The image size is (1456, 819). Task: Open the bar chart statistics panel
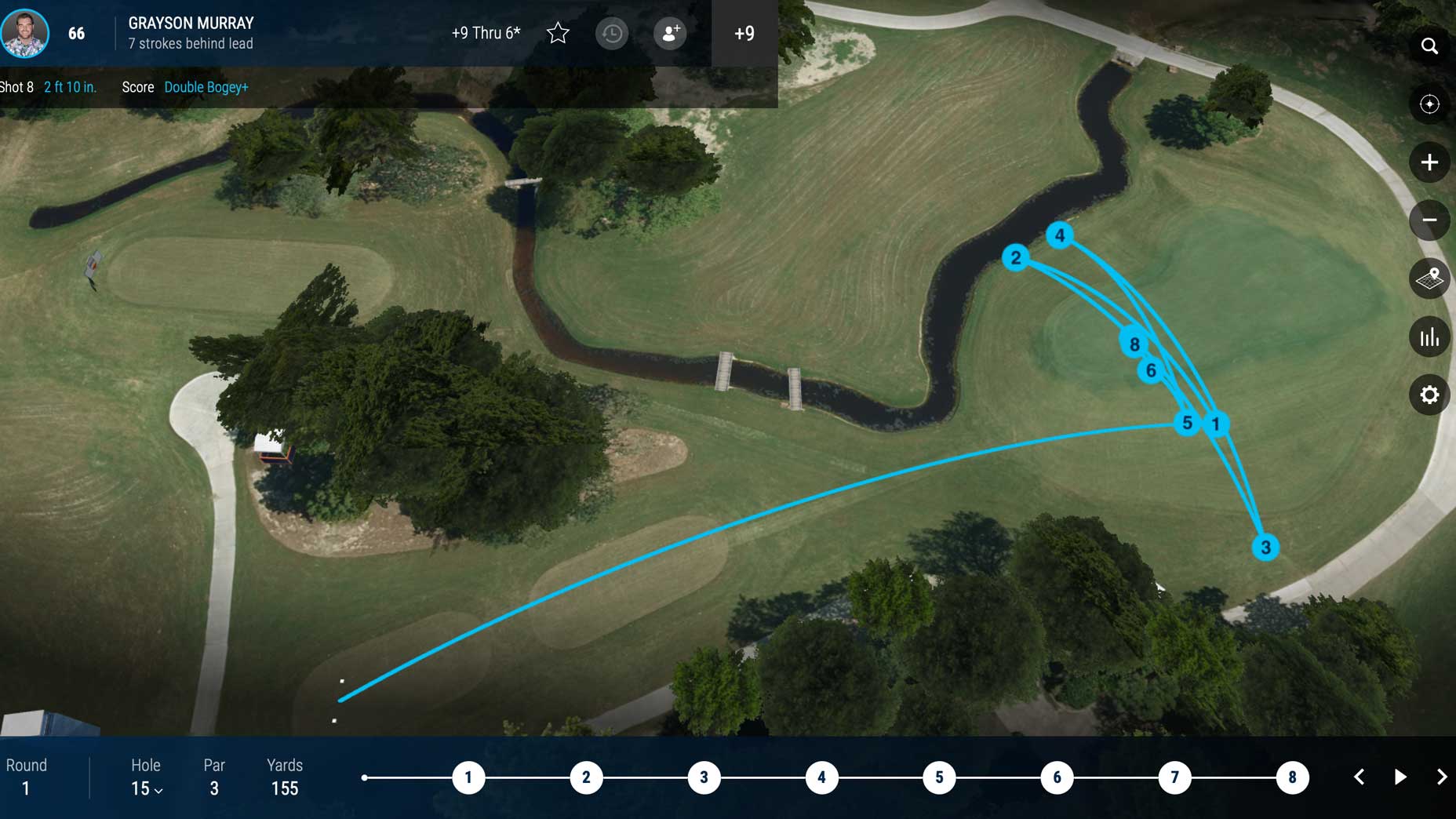tap(1429, 337)
